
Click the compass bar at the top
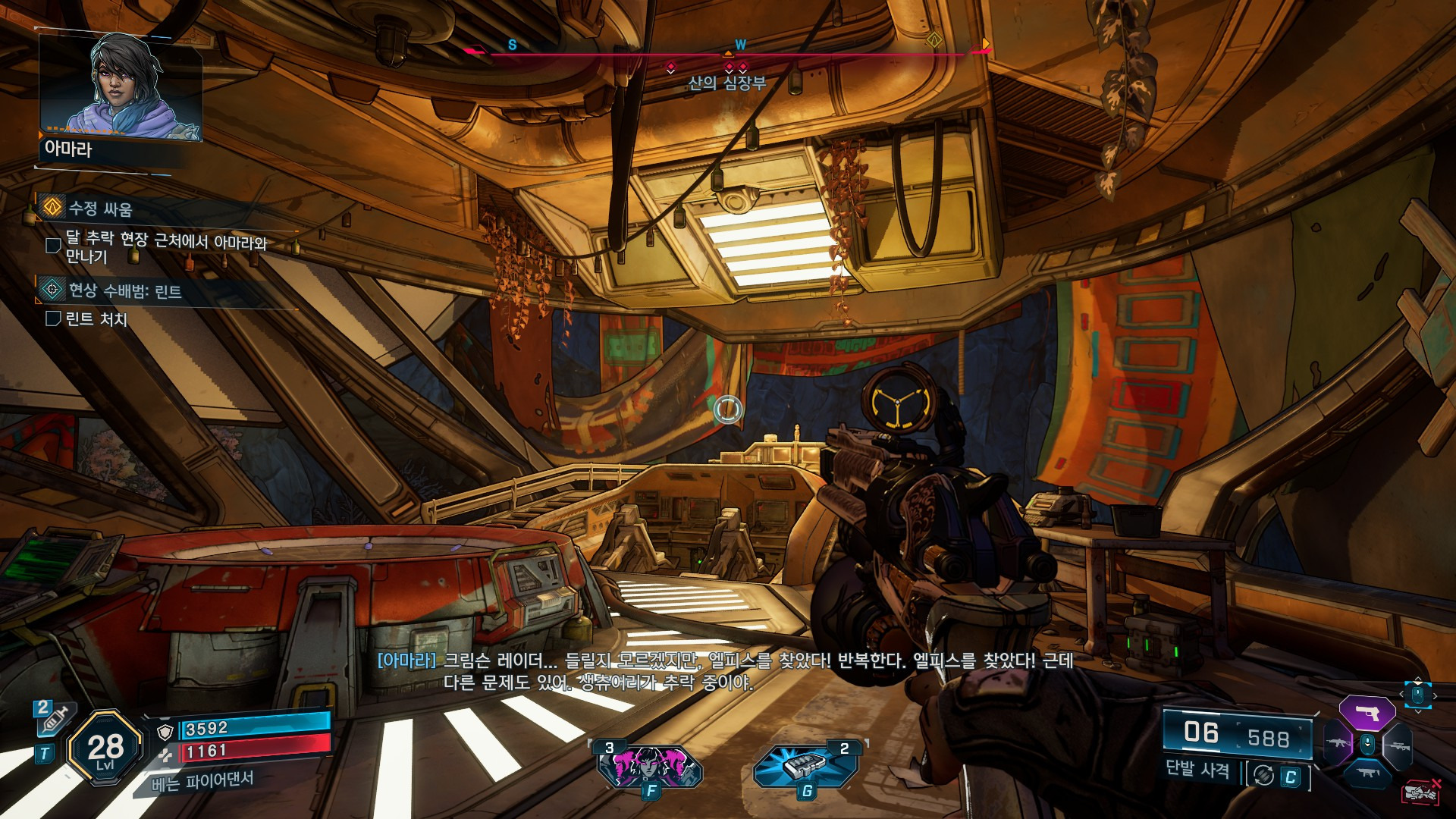728,53
